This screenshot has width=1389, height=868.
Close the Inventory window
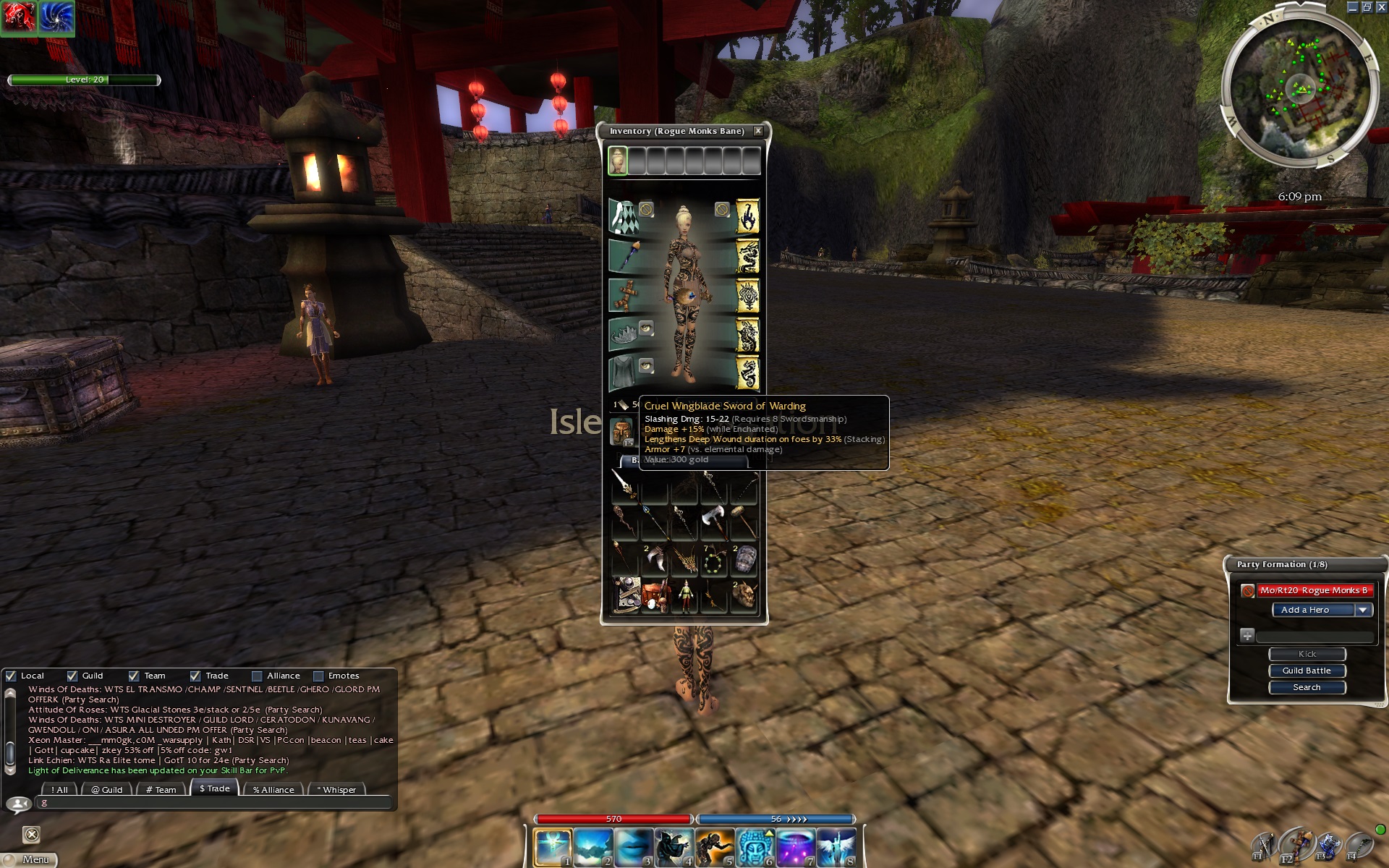757,131
